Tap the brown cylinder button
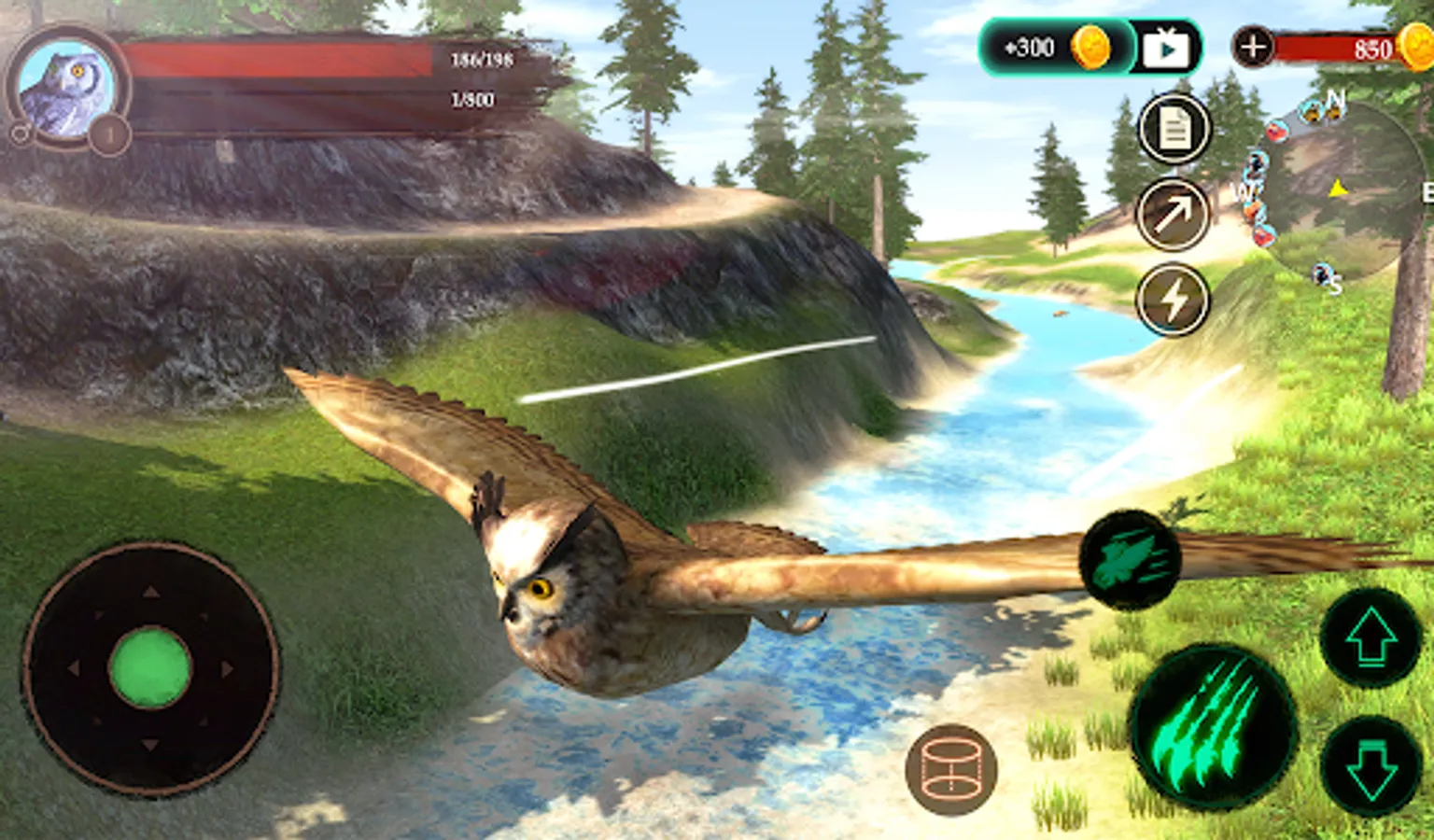1434x840 pixels. point(950,770)
